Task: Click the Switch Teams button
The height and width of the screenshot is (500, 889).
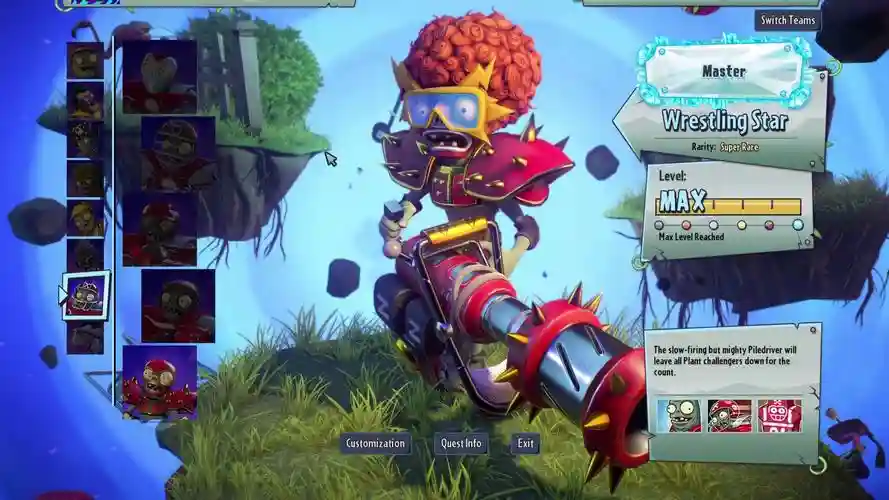Action: coord(787,20)
